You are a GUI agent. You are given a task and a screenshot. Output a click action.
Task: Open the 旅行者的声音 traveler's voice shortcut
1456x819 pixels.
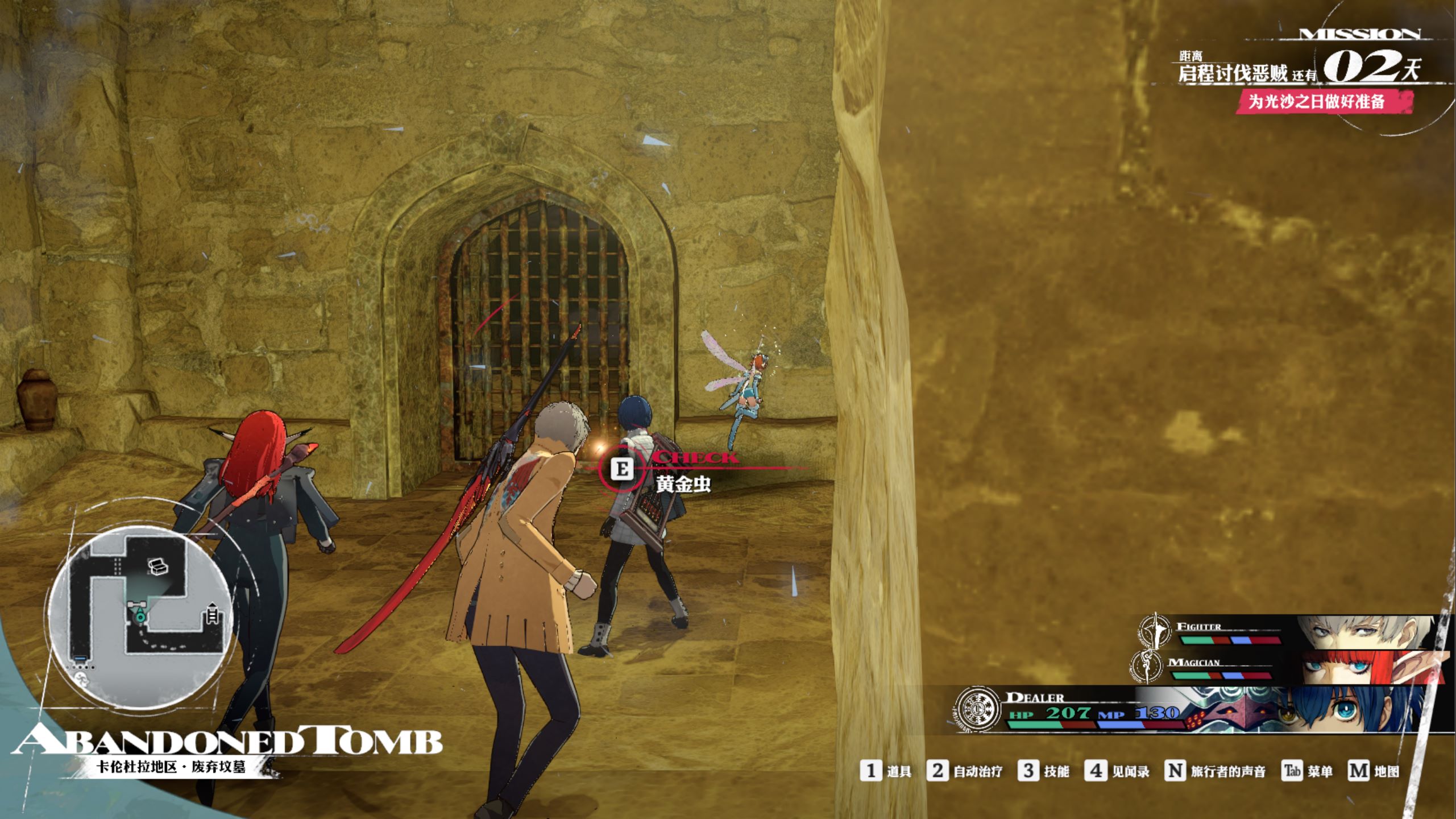pyautogui.click(x=1216, y=771)
